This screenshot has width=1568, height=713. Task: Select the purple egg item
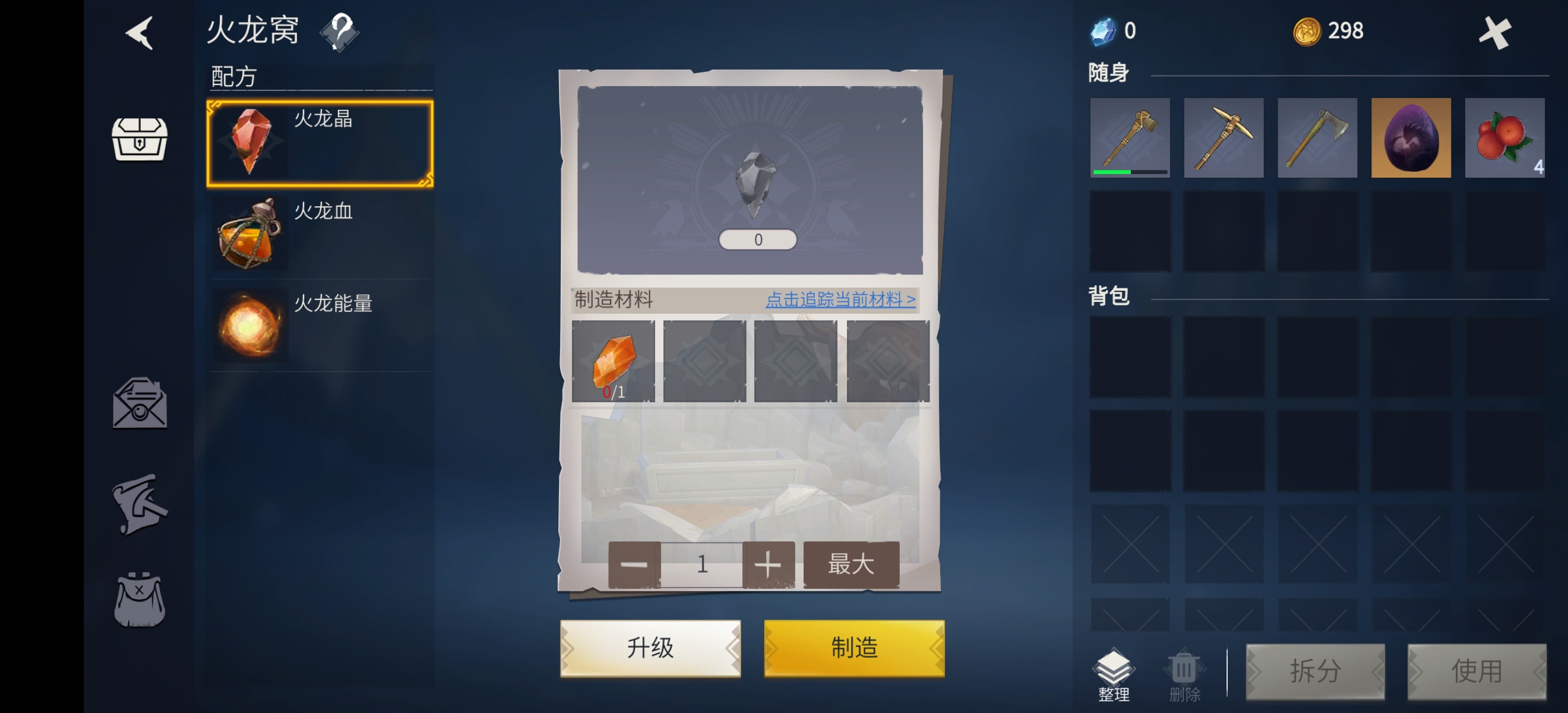(x=1411, y=138)
